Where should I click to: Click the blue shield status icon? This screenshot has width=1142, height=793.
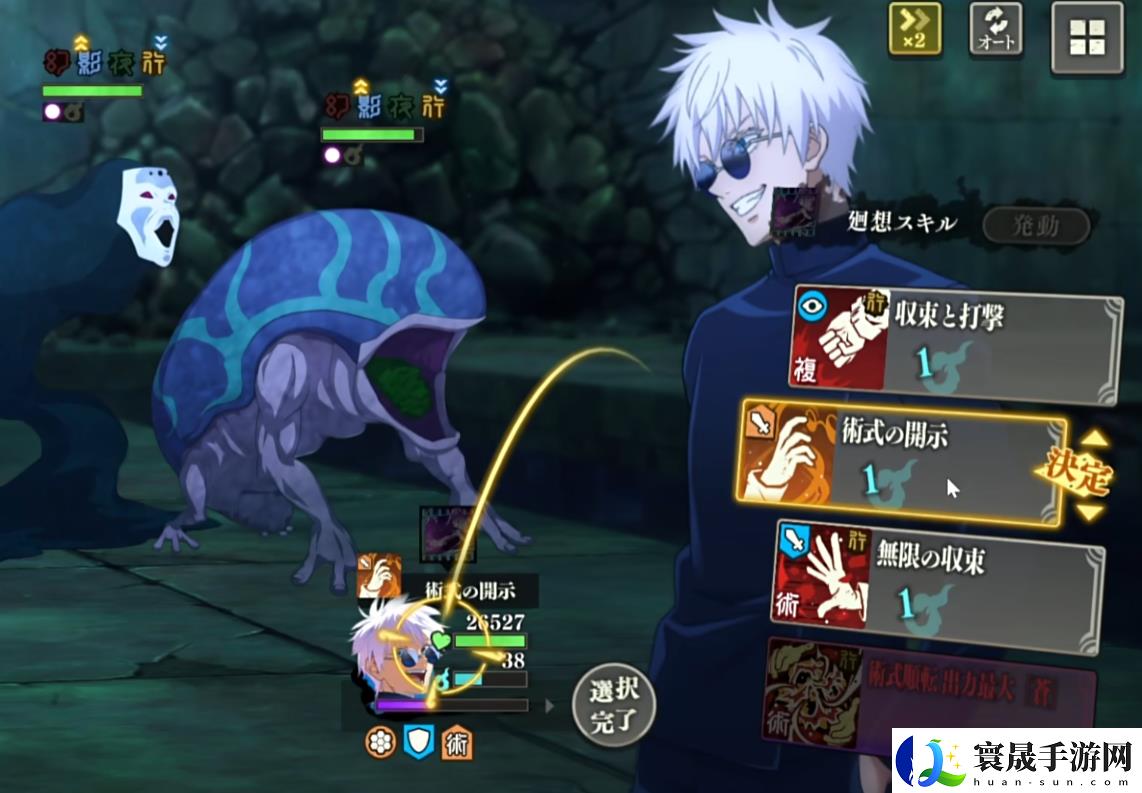point(418,741)
